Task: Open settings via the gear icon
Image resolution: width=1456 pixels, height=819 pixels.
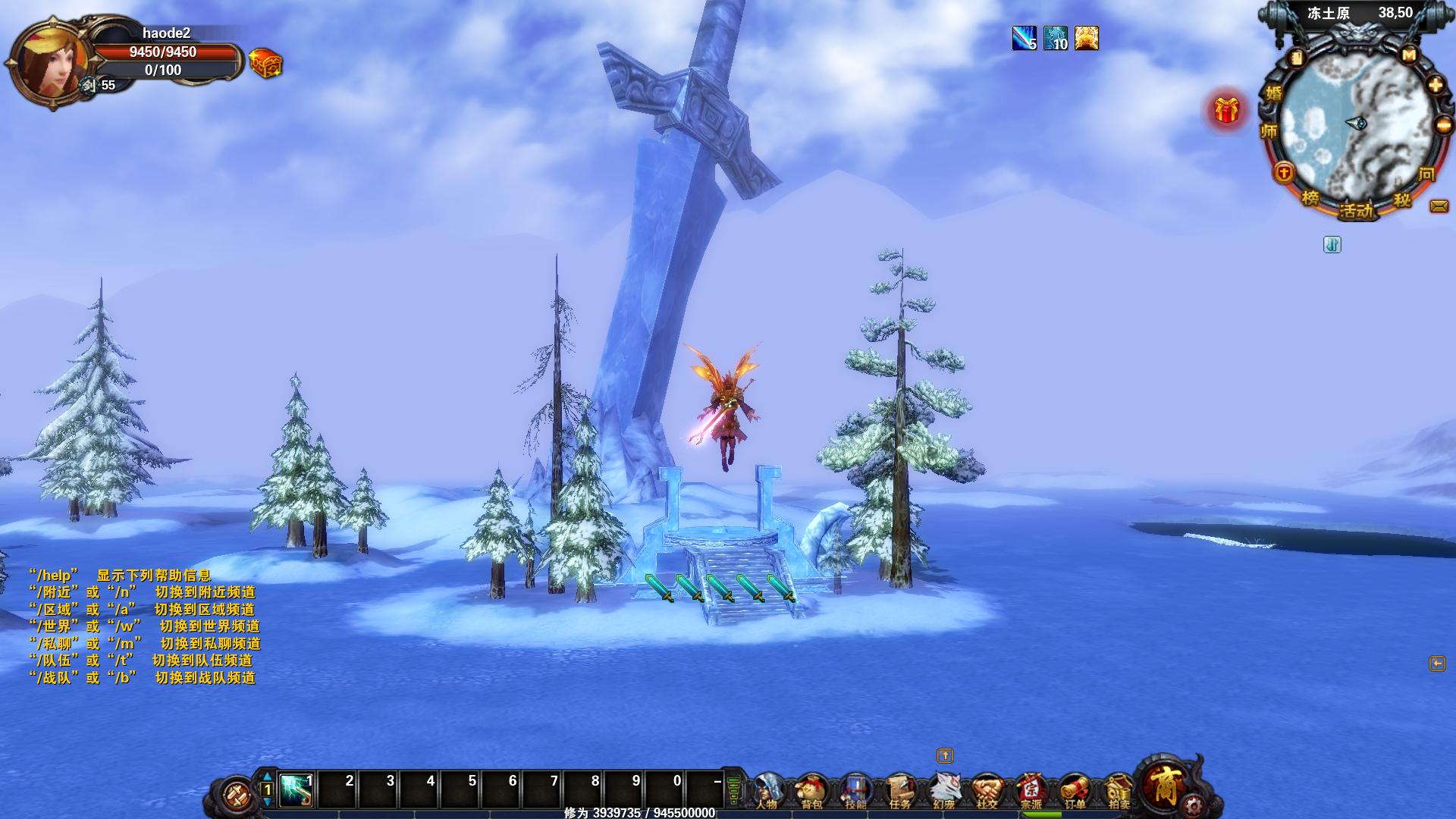Action: click(x=1193, y=805)
